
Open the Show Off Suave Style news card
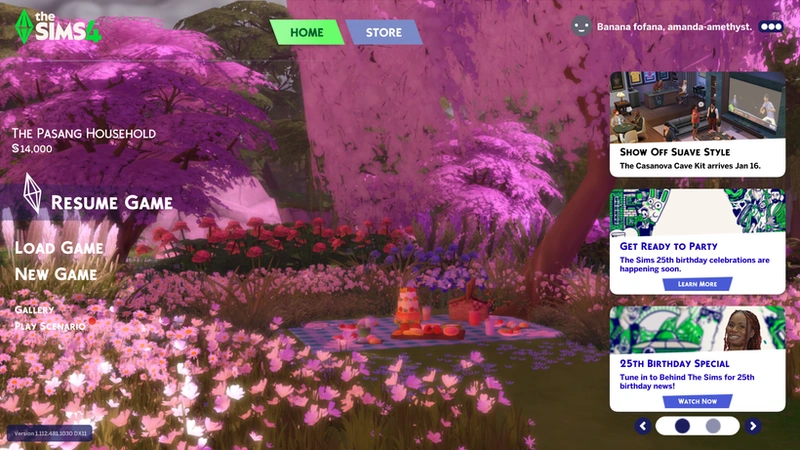click(698, 124)
